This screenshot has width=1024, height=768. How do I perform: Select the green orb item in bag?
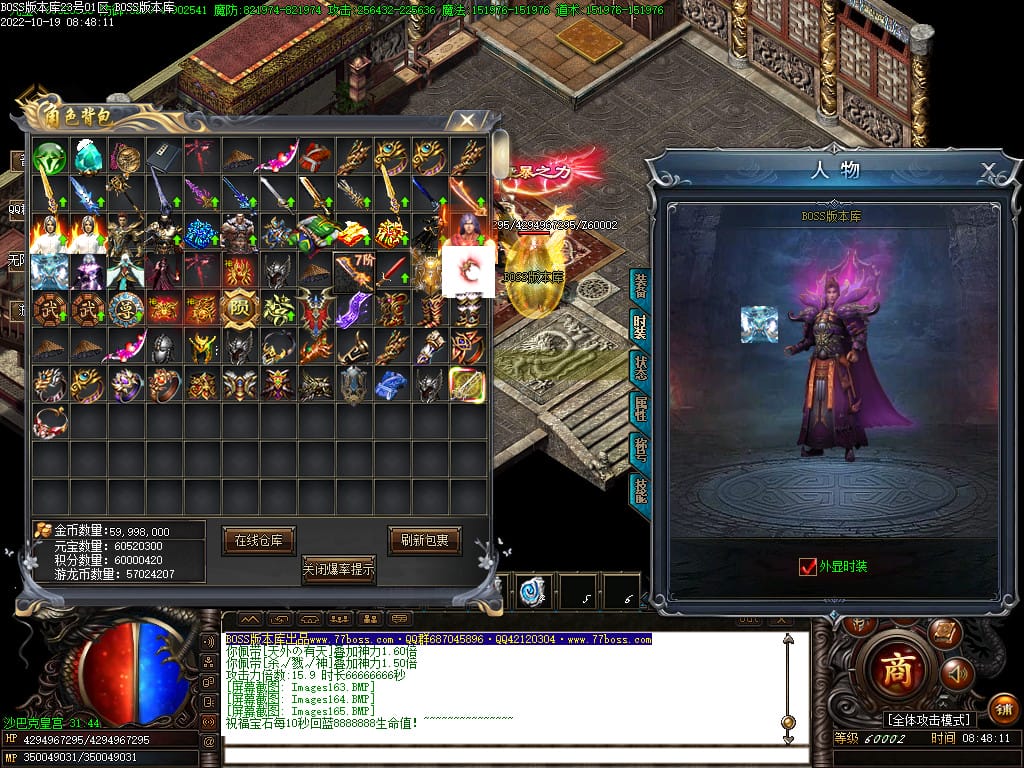(x=49, y=157)
